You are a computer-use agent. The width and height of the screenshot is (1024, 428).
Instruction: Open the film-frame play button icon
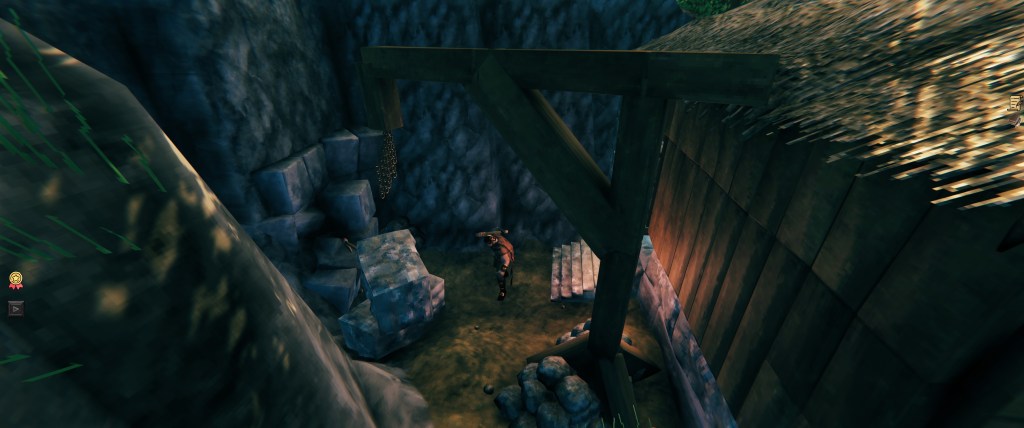click(16, 308)
